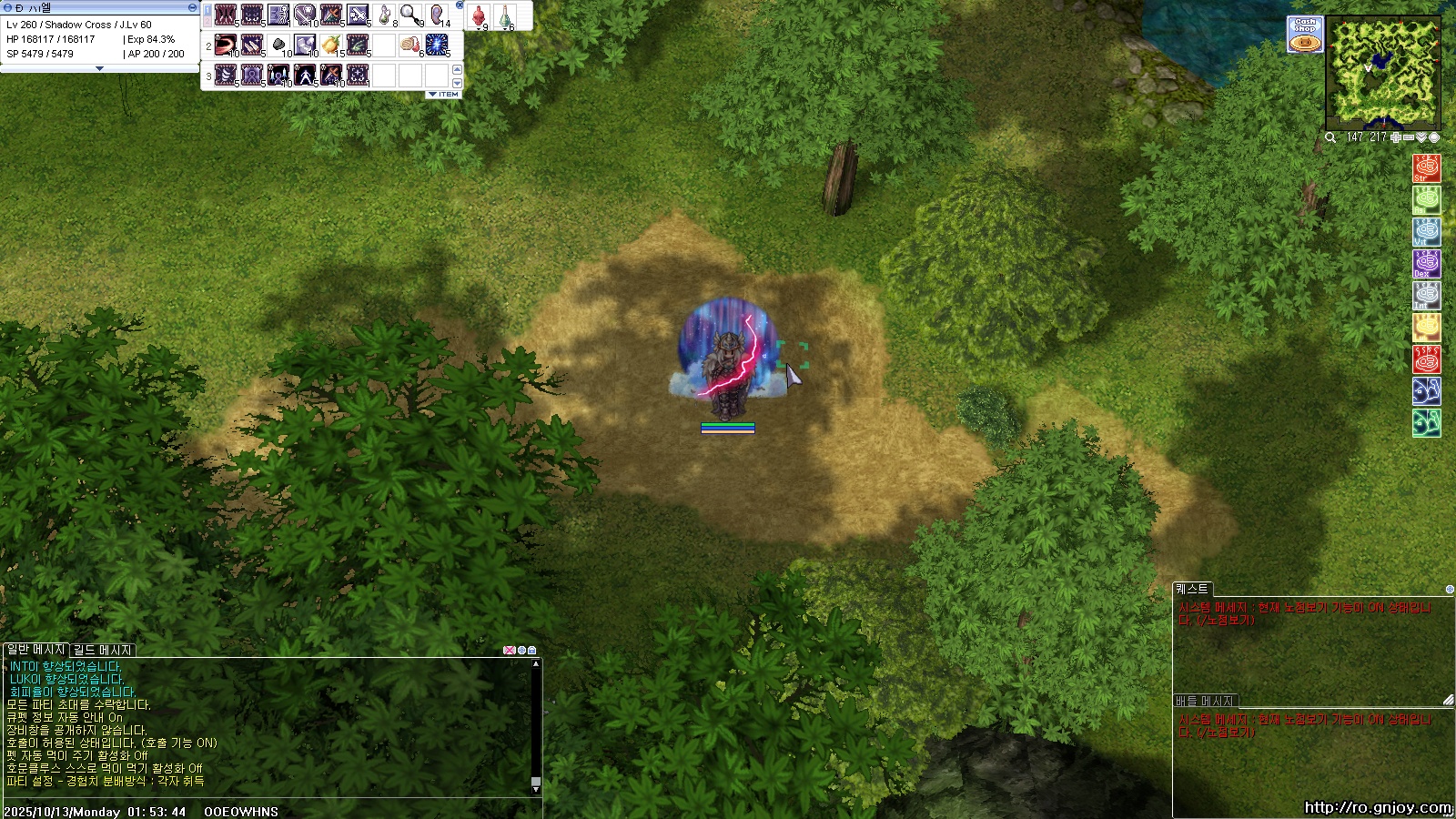Select the ear-shaped item in the hotbar
Screen dimensions: 1456x819
(x=437, y=15)
